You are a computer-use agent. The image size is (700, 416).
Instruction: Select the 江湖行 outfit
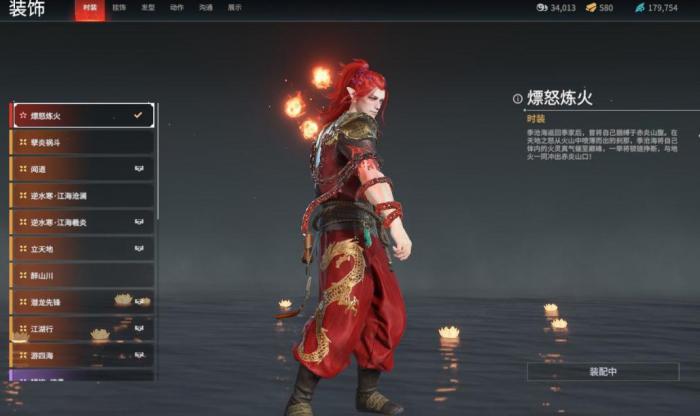[x=82, y=327]
